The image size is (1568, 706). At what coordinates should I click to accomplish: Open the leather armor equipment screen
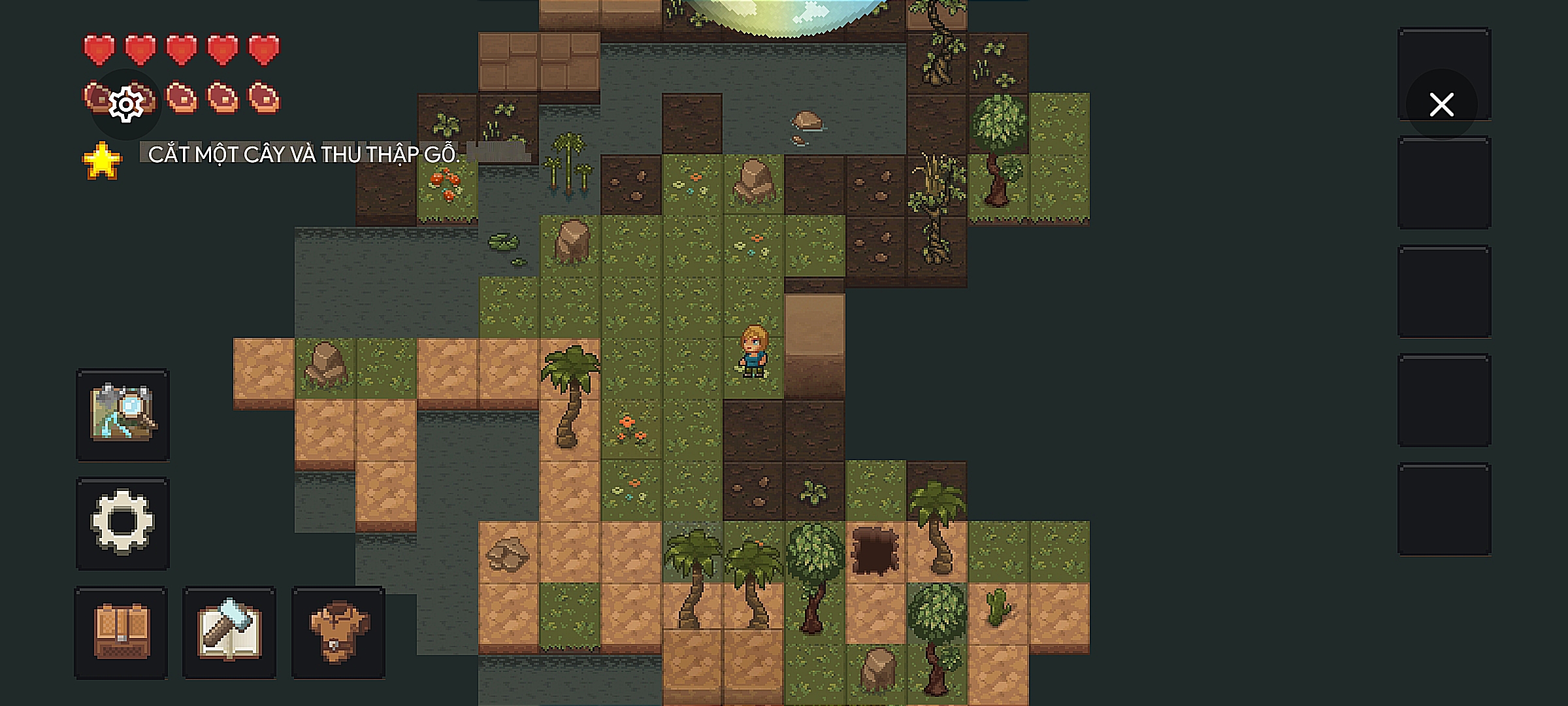338,632
